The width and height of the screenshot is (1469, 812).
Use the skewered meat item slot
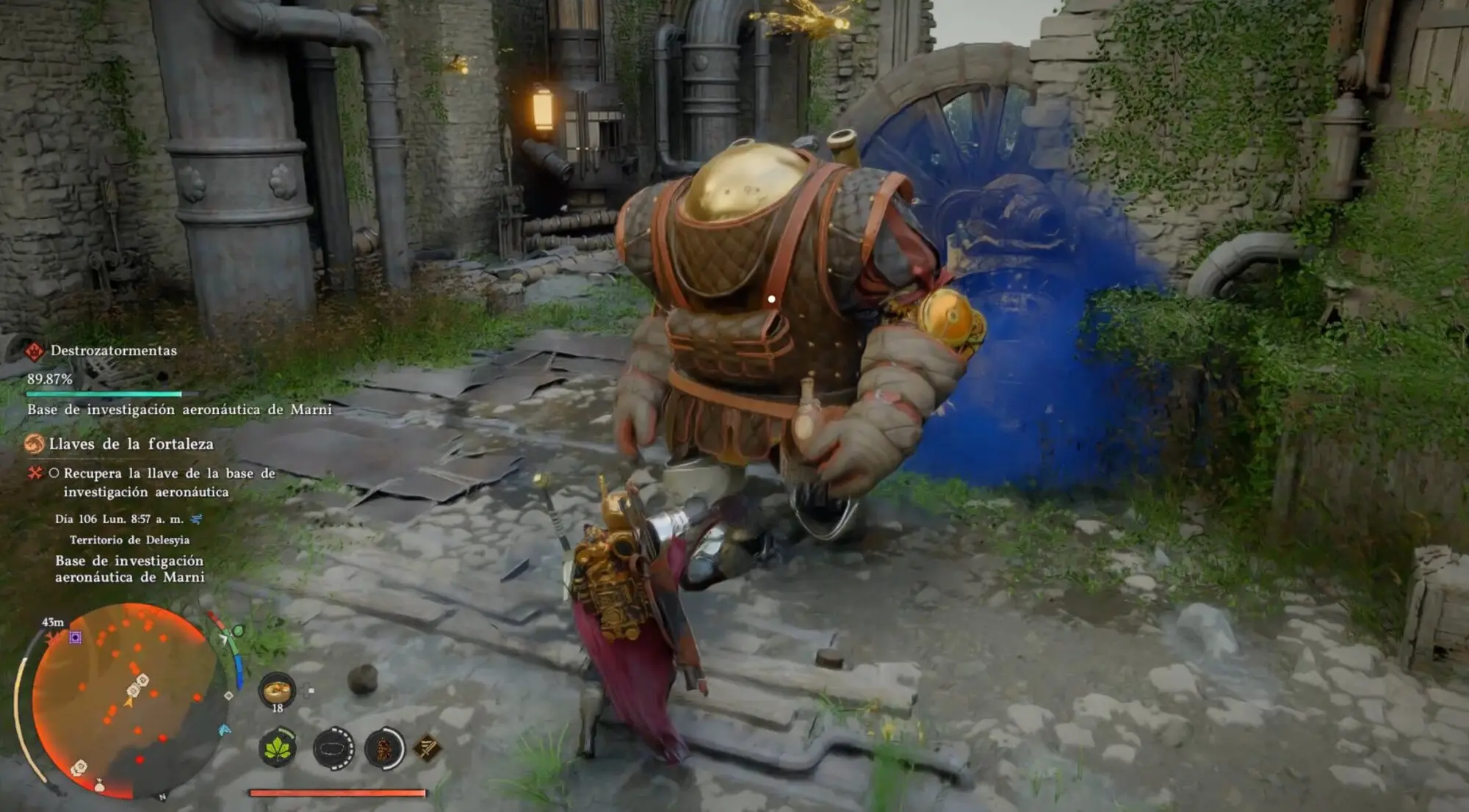(384, 749)
